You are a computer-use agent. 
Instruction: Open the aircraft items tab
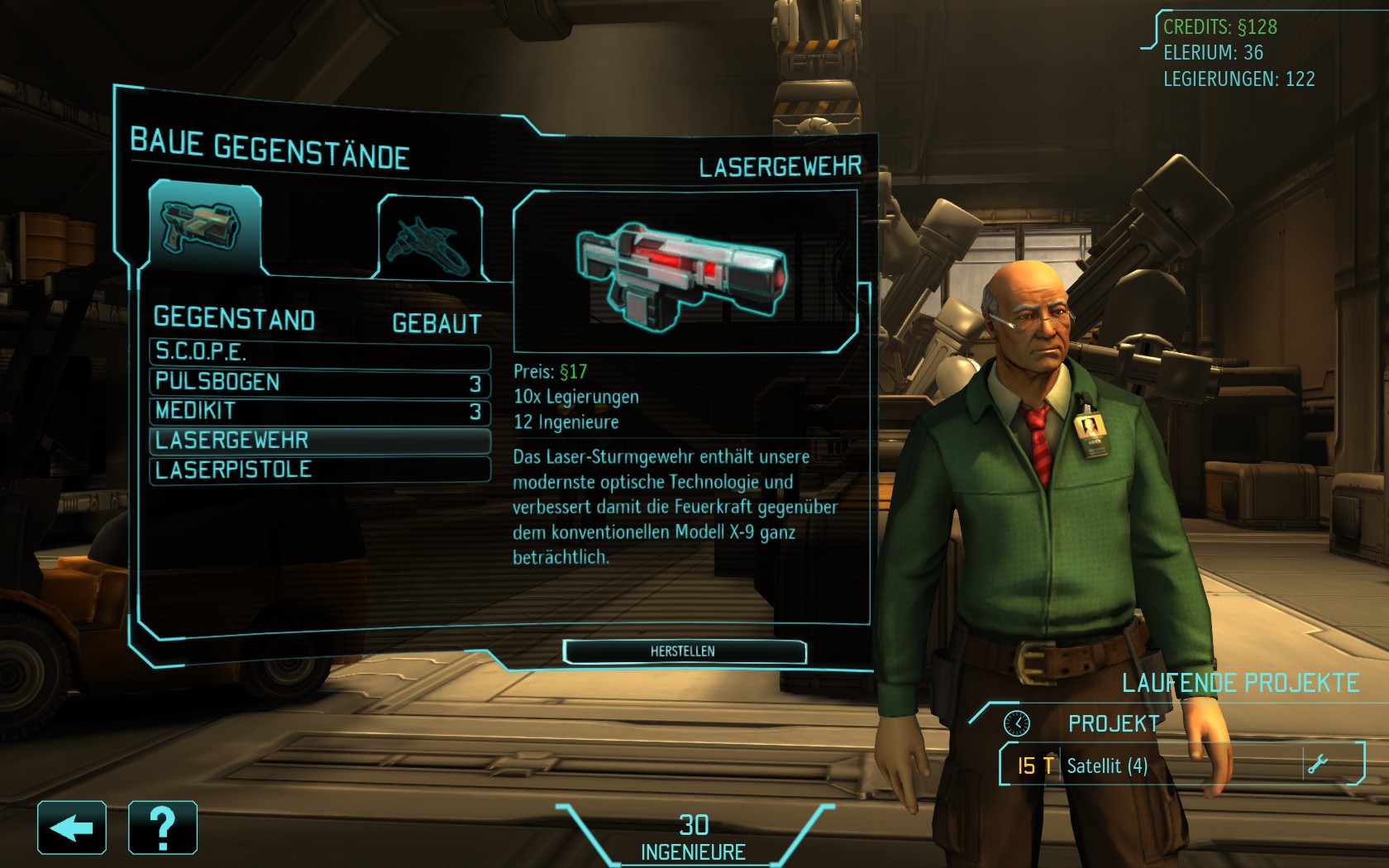point(430,238)
